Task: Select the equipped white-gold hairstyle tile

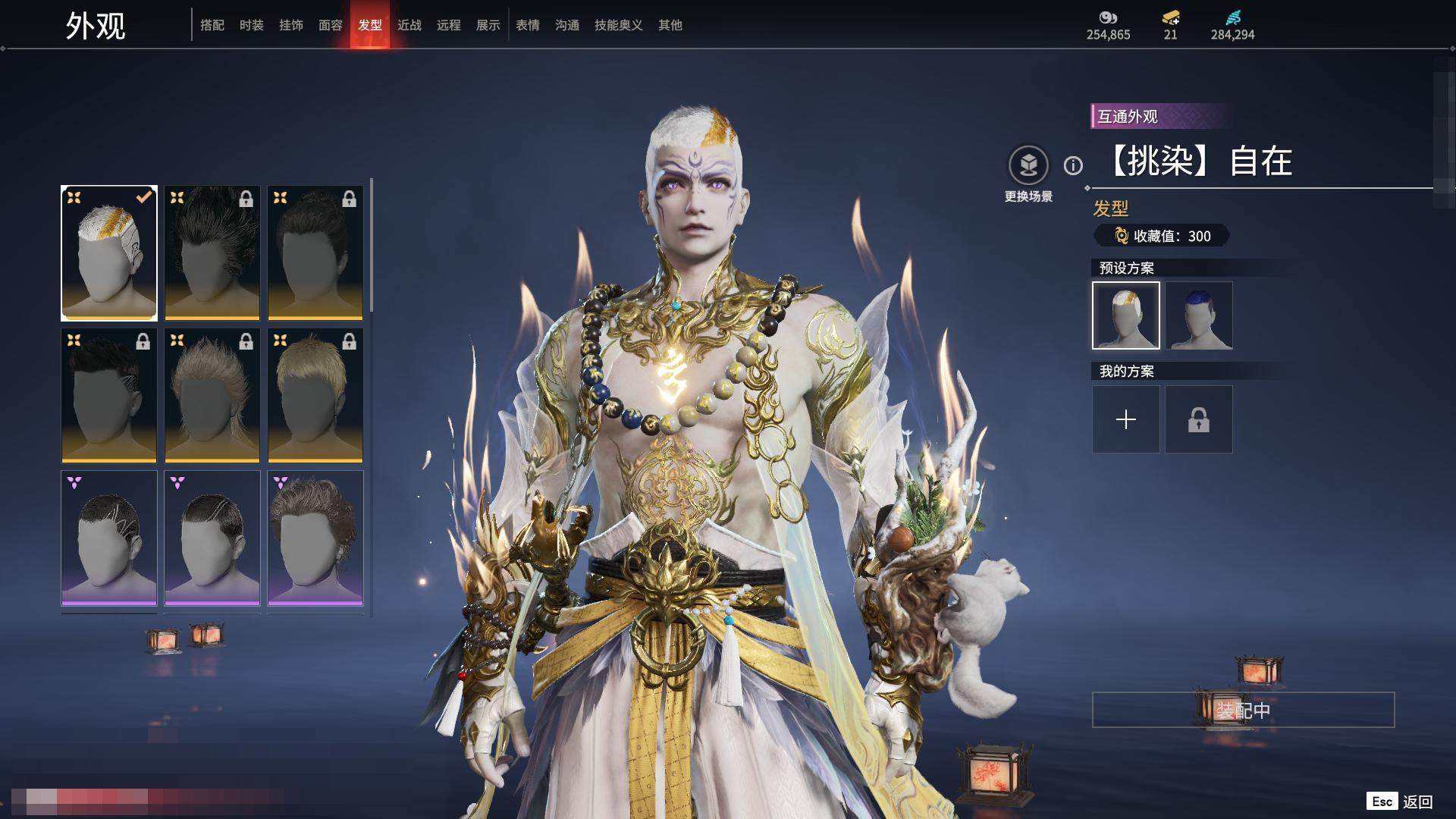Action: [x=109, y=253]
